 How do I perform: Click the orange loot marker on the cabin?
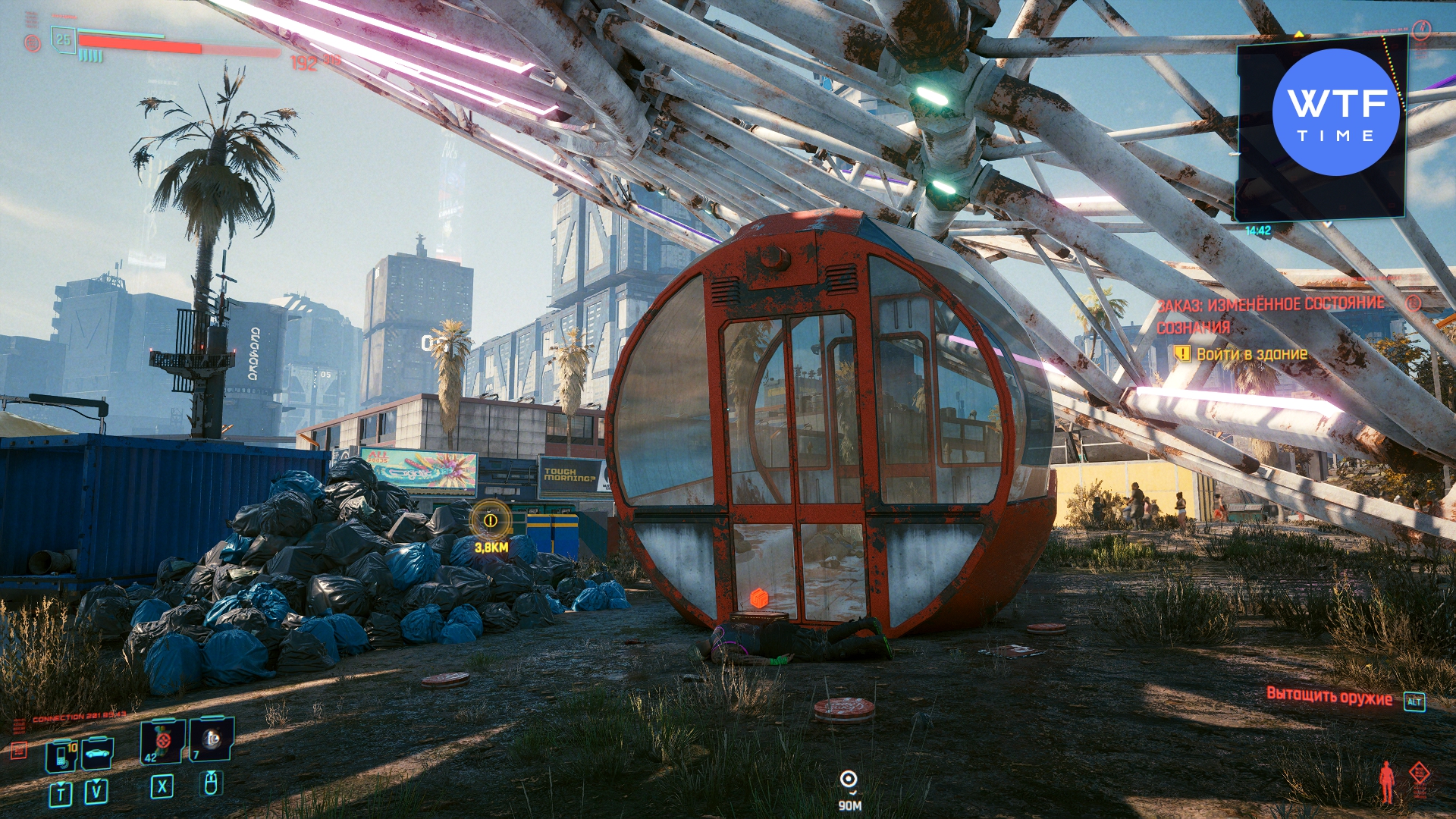click(759, 598)
